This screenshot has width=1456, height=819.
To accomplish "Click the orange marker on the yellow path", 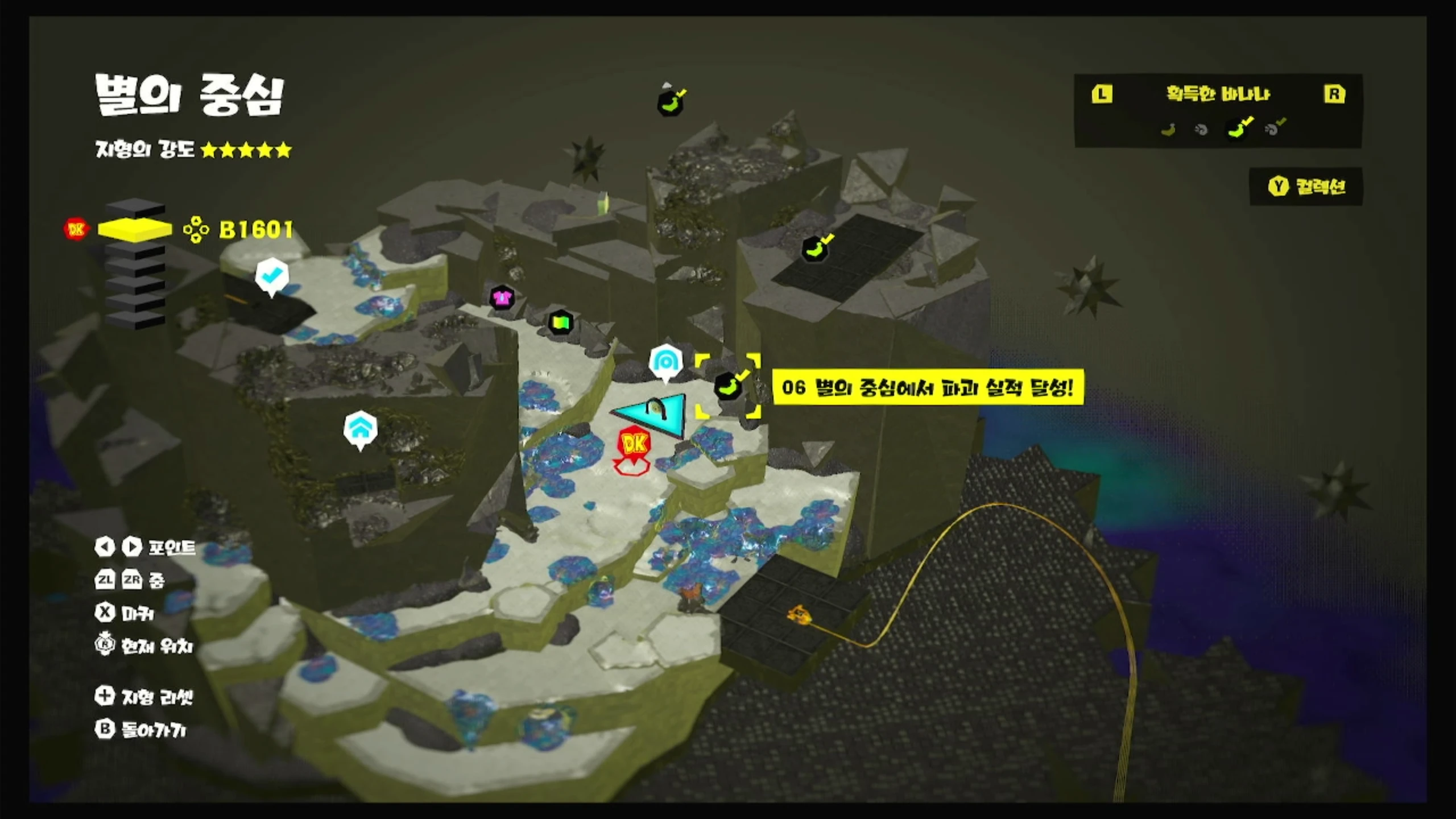I will [799, 614].
